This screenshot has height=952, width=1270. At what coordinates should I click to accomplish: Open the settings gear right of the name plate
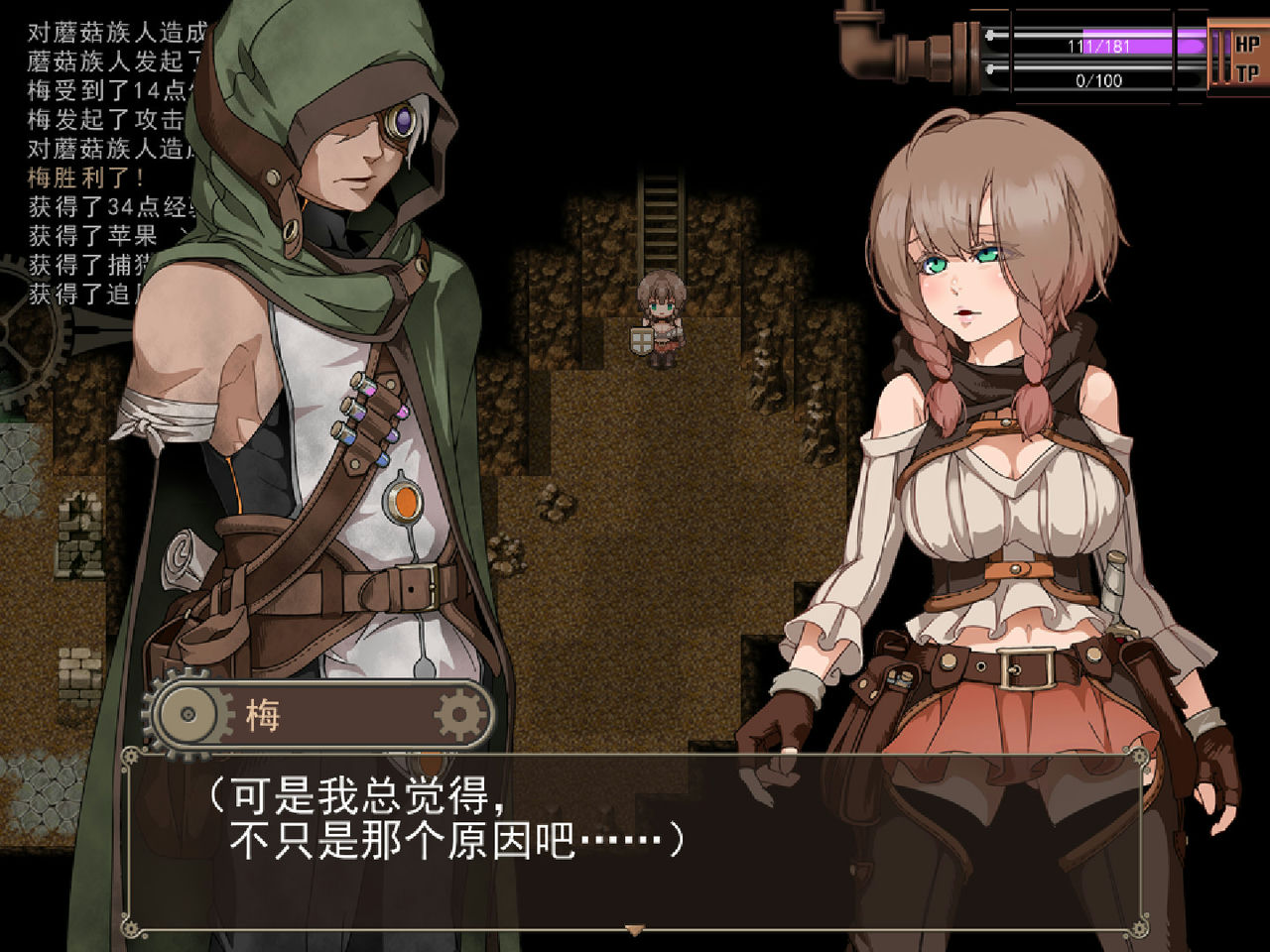click(456, 712)
